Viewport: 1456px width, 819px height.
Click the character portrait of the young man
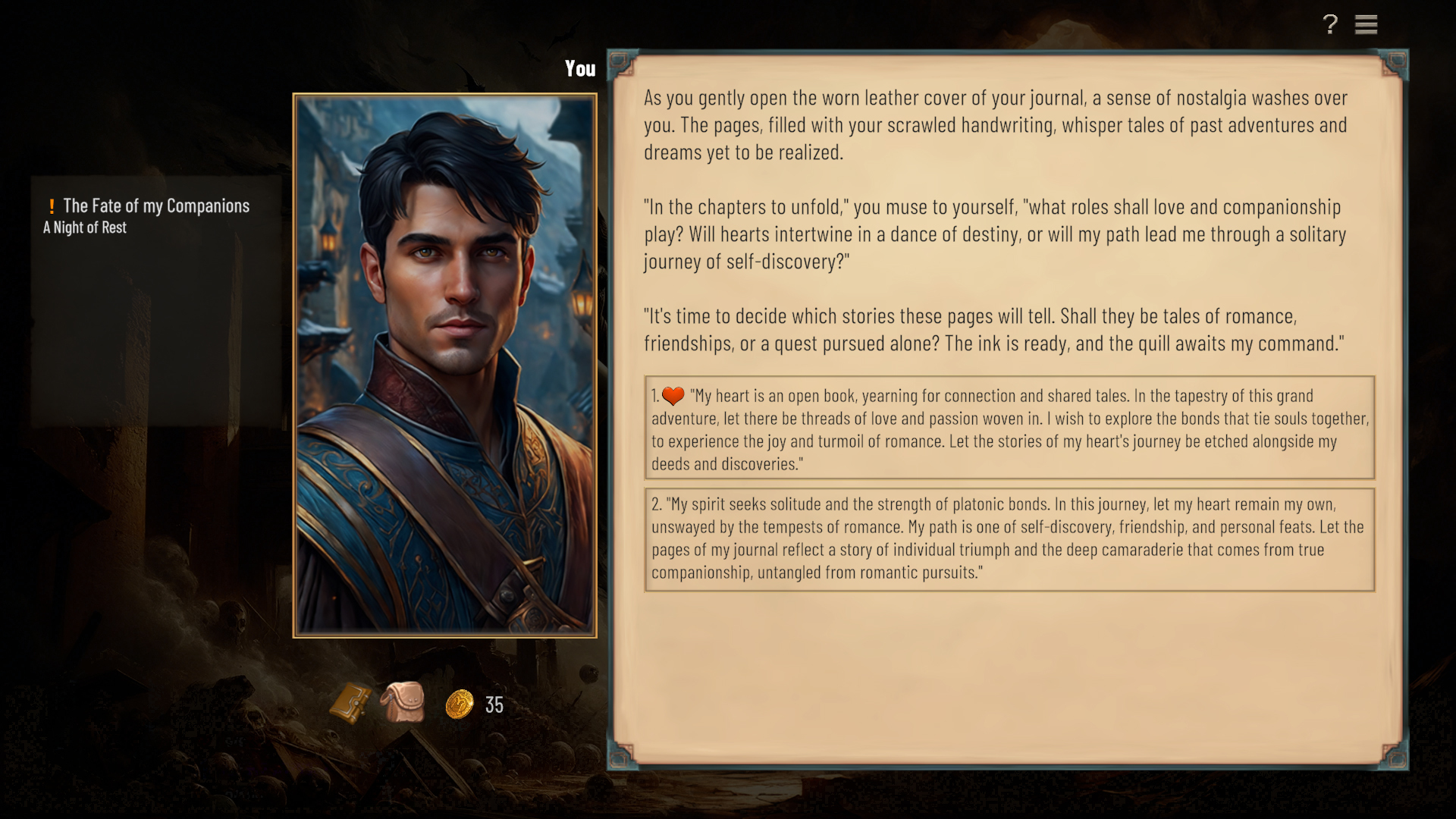coord(444,364)
